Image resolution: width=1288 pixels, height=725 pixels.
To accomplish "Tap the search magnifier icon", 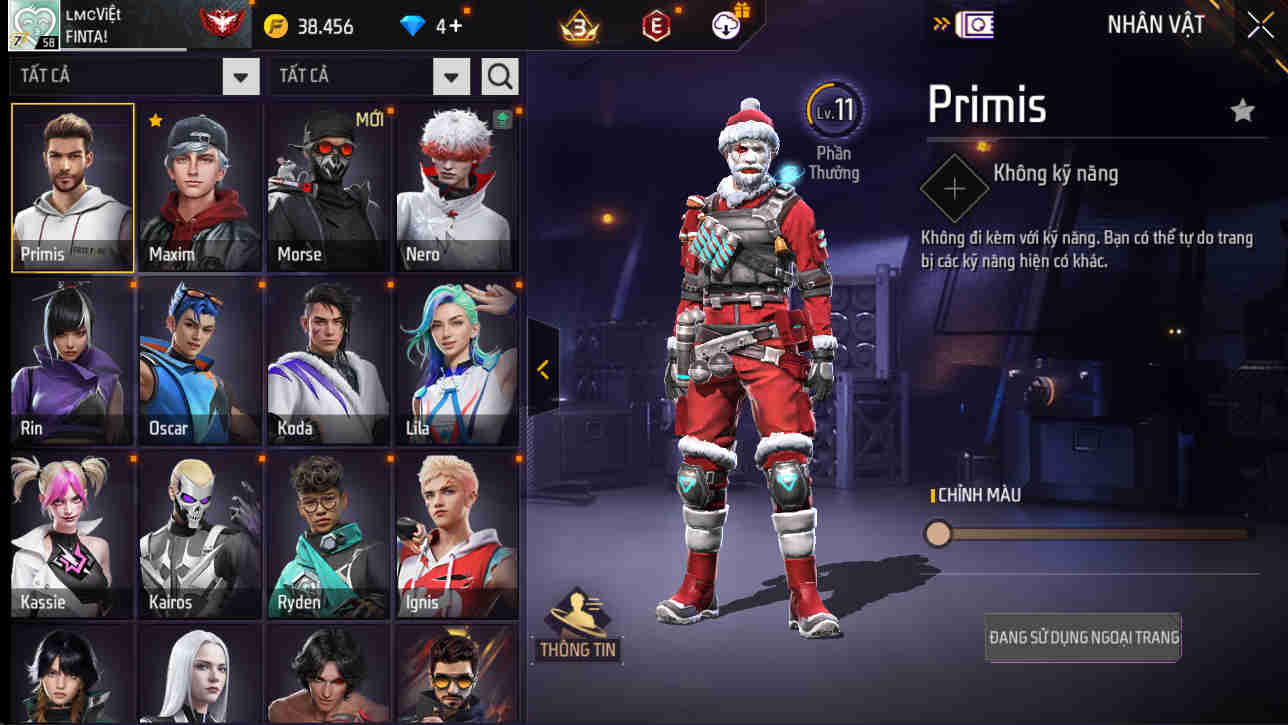I will [499, 75].
